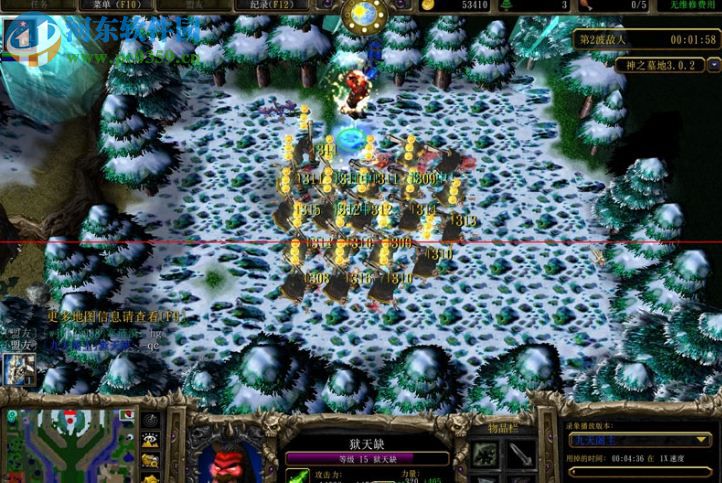Click the minimap
The image size is (722, 483).
[68, 447]
